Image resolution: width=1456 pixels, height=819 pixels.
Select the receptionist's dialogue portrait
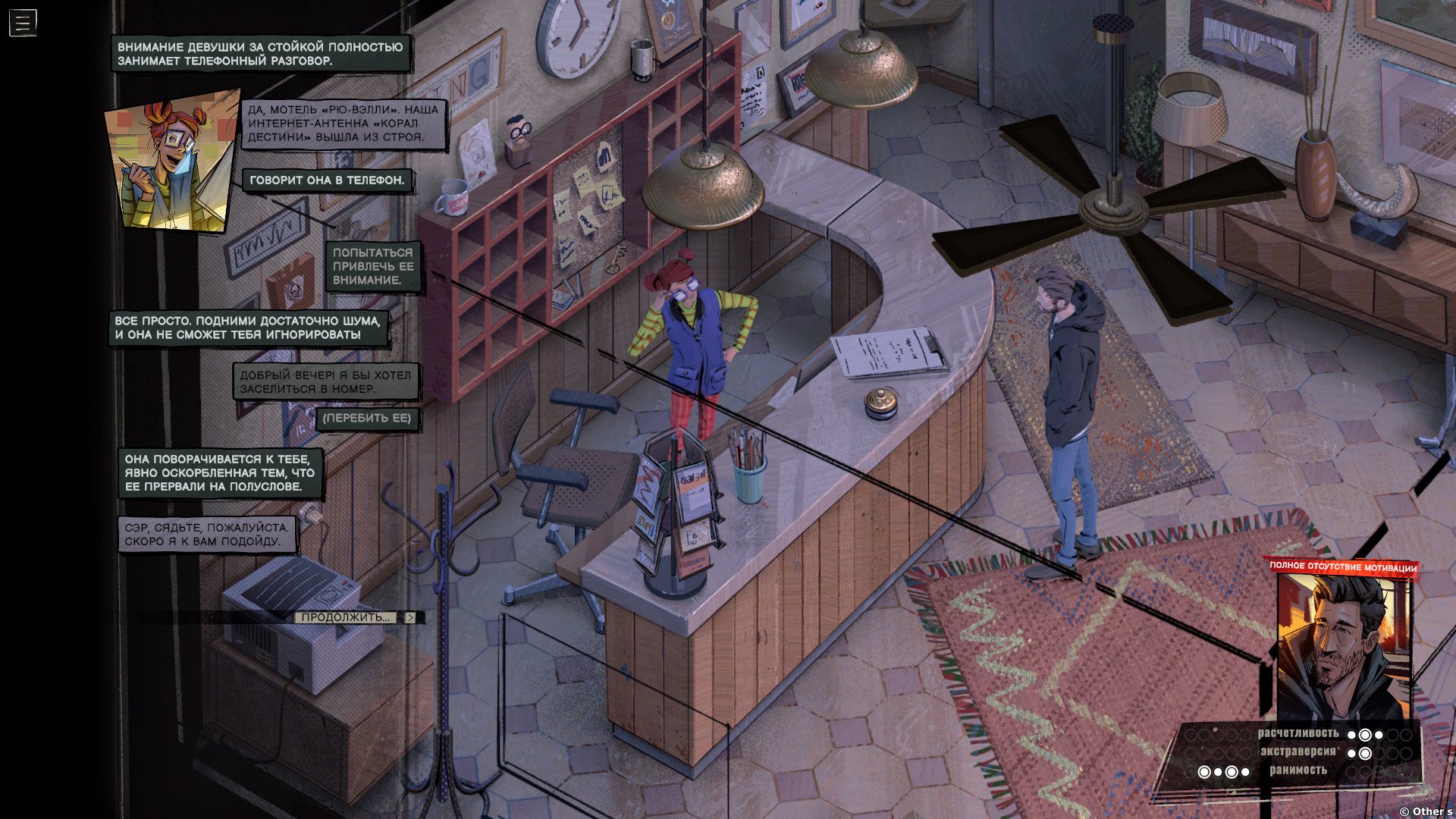[173, 161]
